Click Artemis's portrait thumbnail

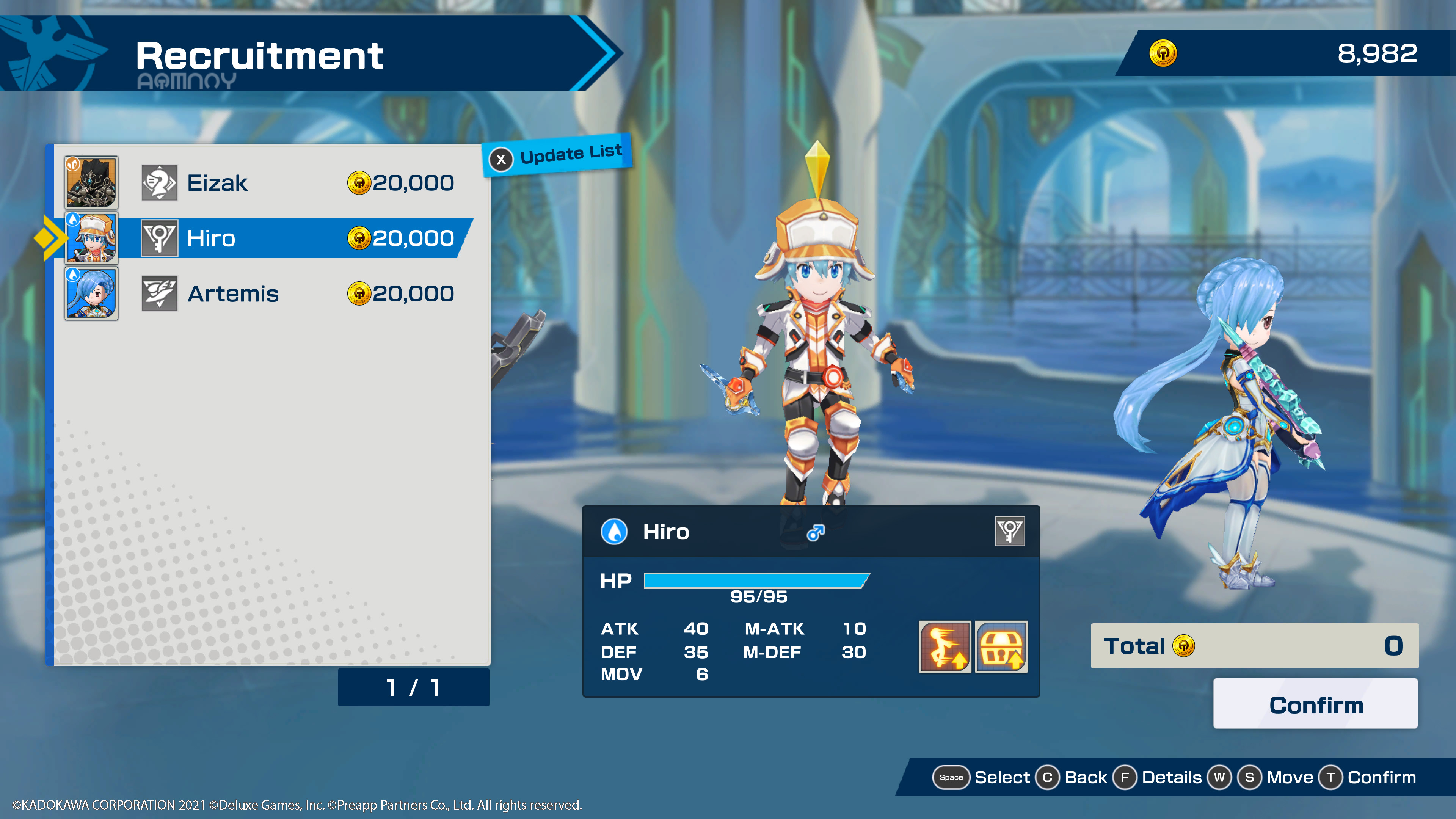[91, 293]
